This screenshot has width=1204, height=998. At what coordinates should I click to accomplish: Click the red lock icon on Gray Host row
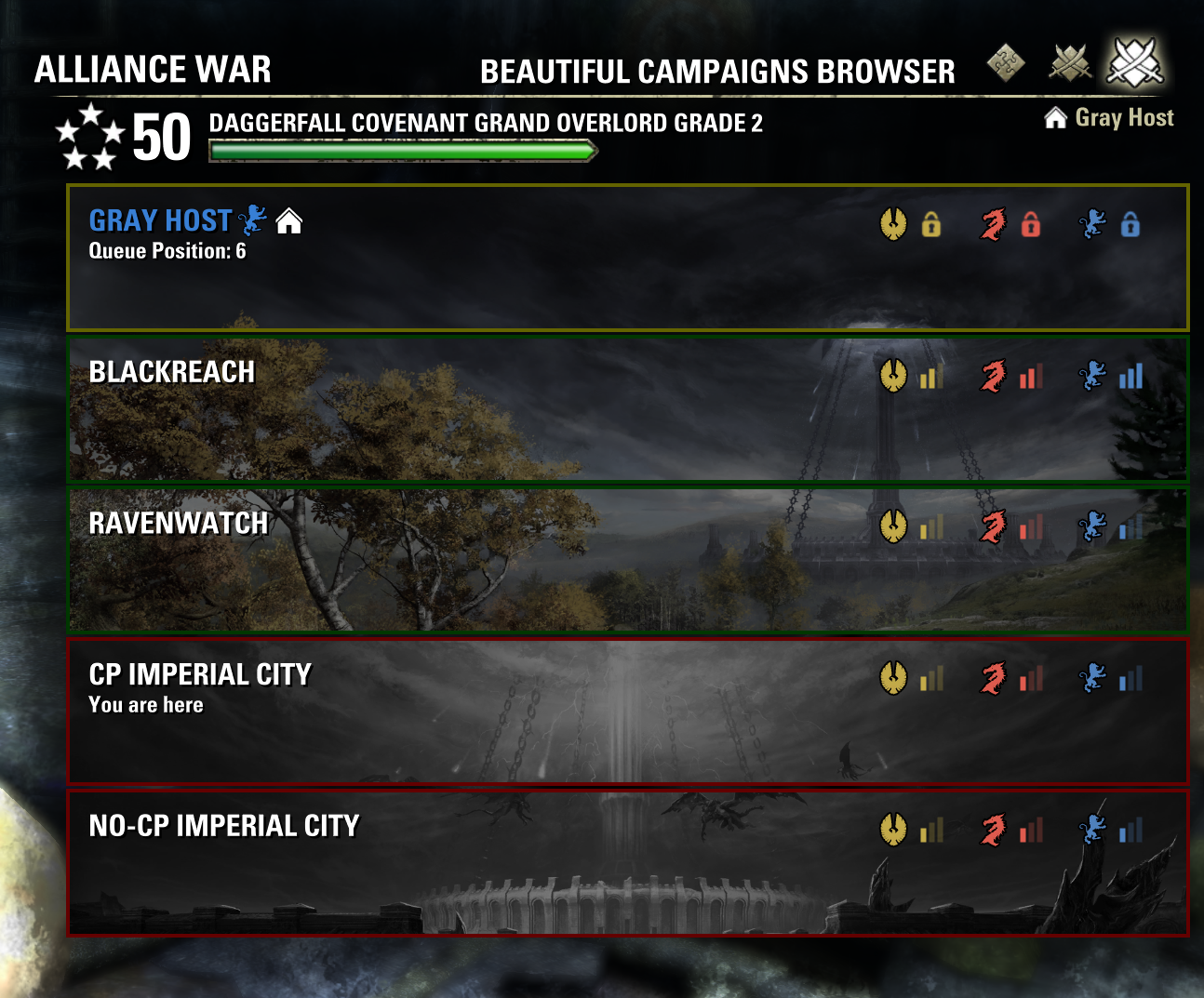tap(1029, 223)
